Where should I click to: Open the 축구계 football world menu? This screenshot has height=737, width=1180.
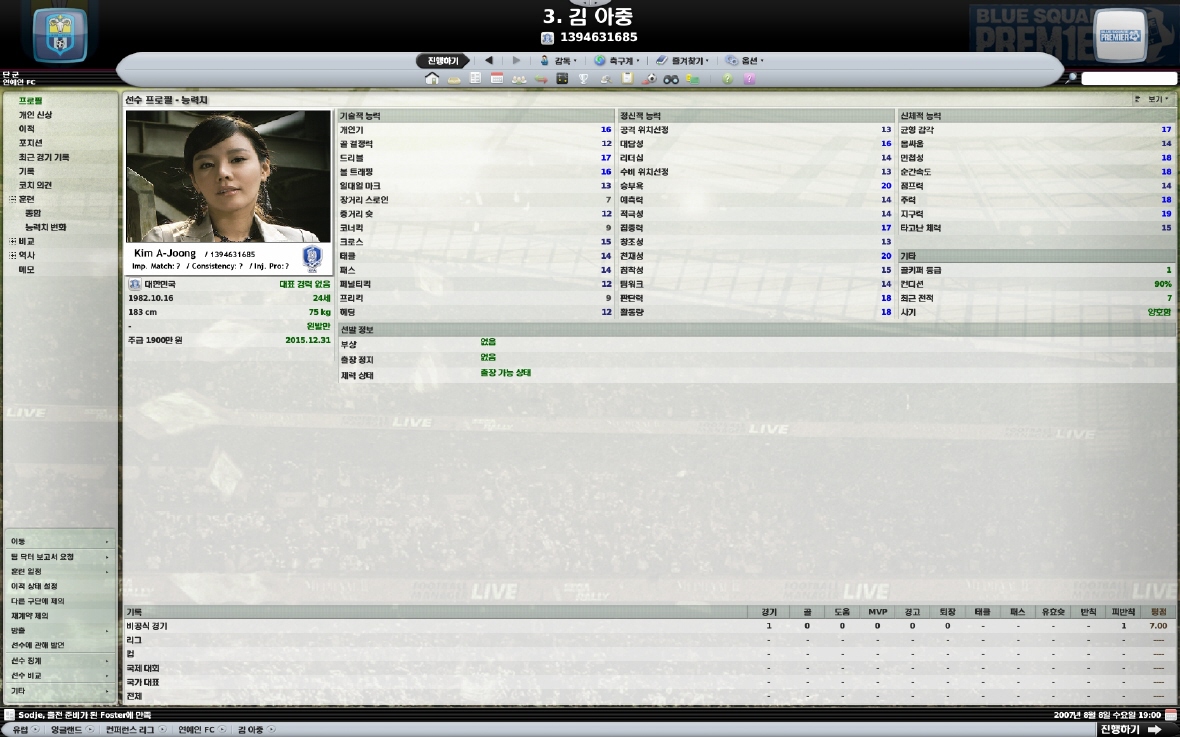pos(617,61)
